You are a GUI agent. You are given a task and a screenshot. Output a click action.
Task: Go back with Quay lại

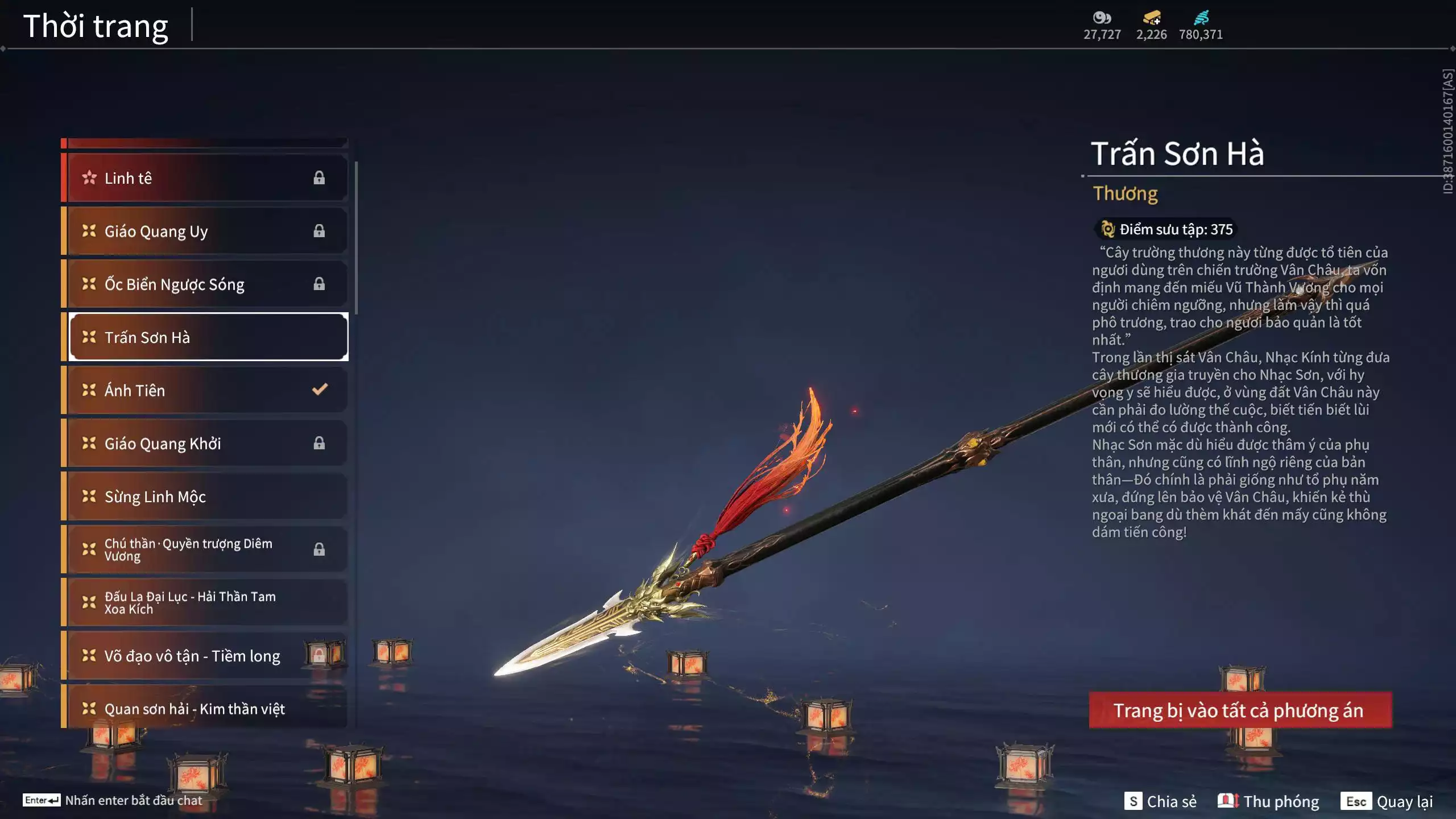tap(1388, 801)
